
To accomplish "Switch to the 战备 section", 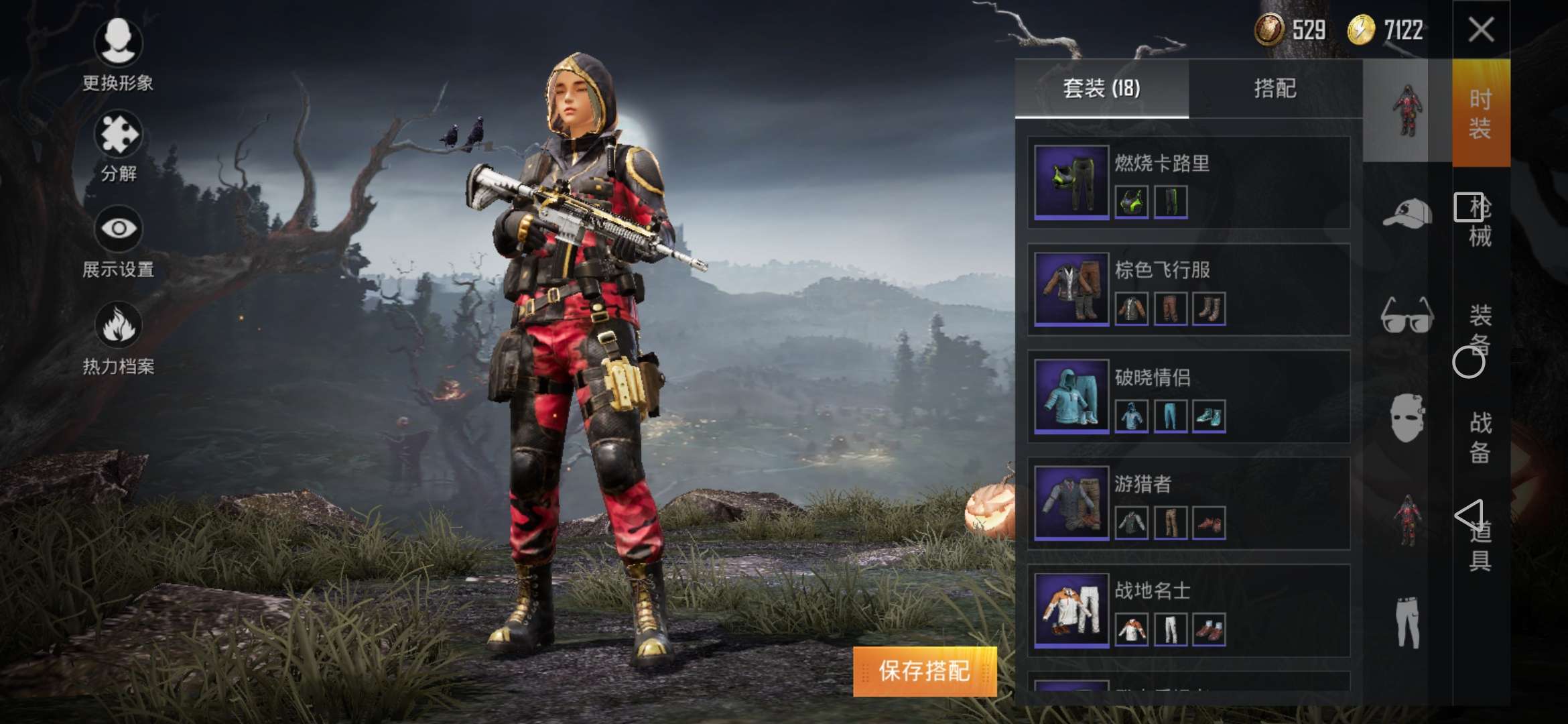I will pos(1480,437).
